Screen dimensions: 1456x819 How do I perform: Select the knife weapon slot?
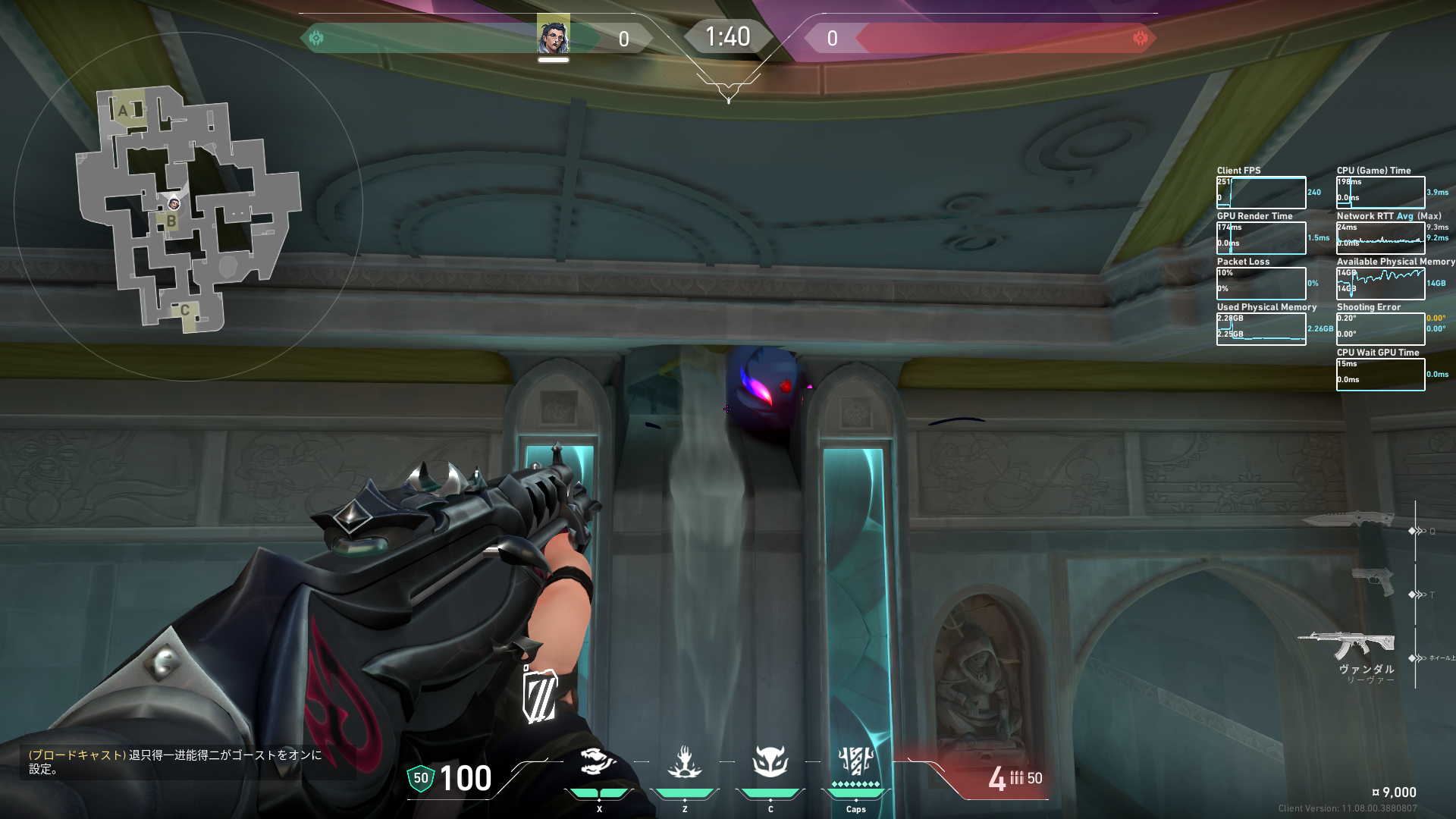click(x=1348, y=519)
